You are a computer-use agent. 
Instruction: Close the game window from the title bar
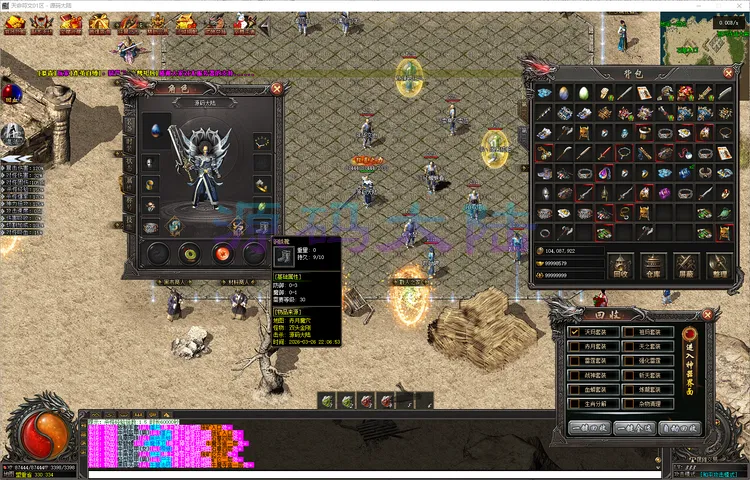[735, 6]
